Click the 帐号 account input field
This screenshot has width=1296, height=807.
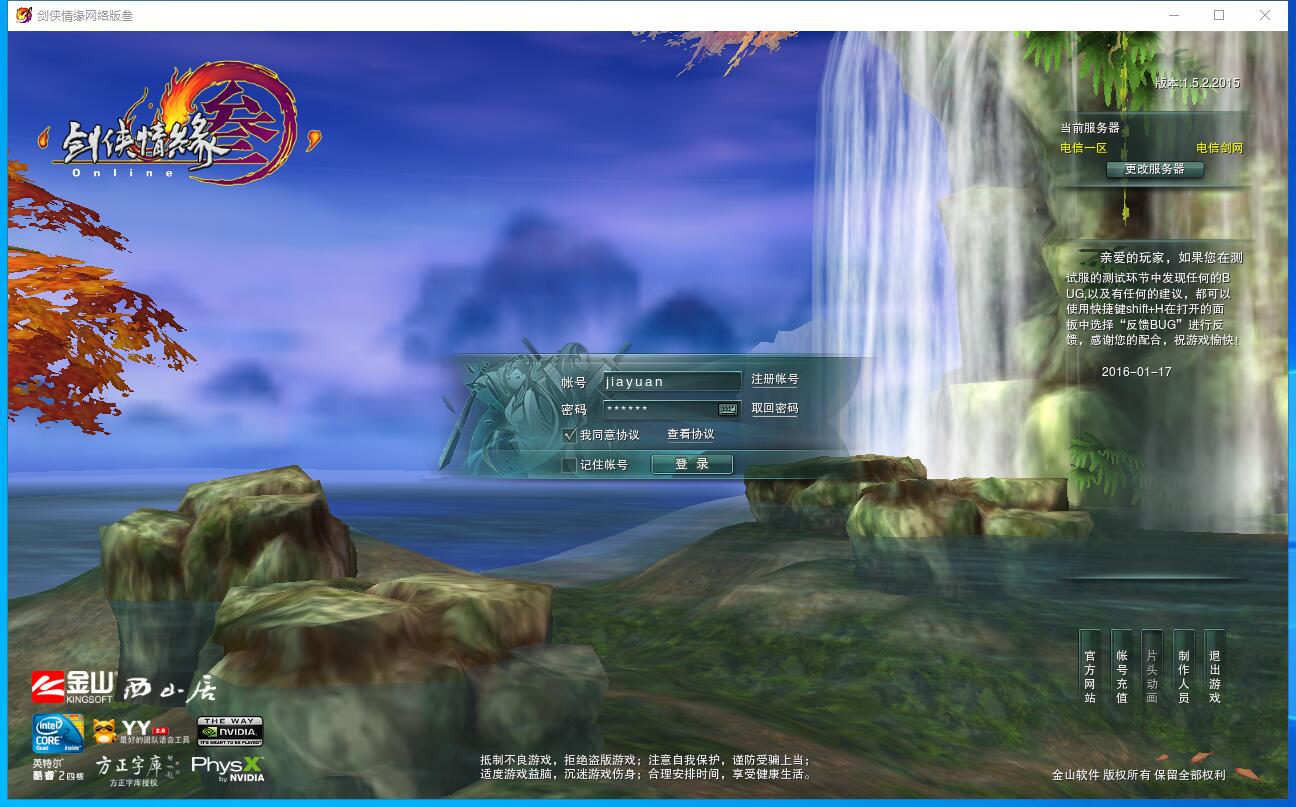click(x=671, y=381)
